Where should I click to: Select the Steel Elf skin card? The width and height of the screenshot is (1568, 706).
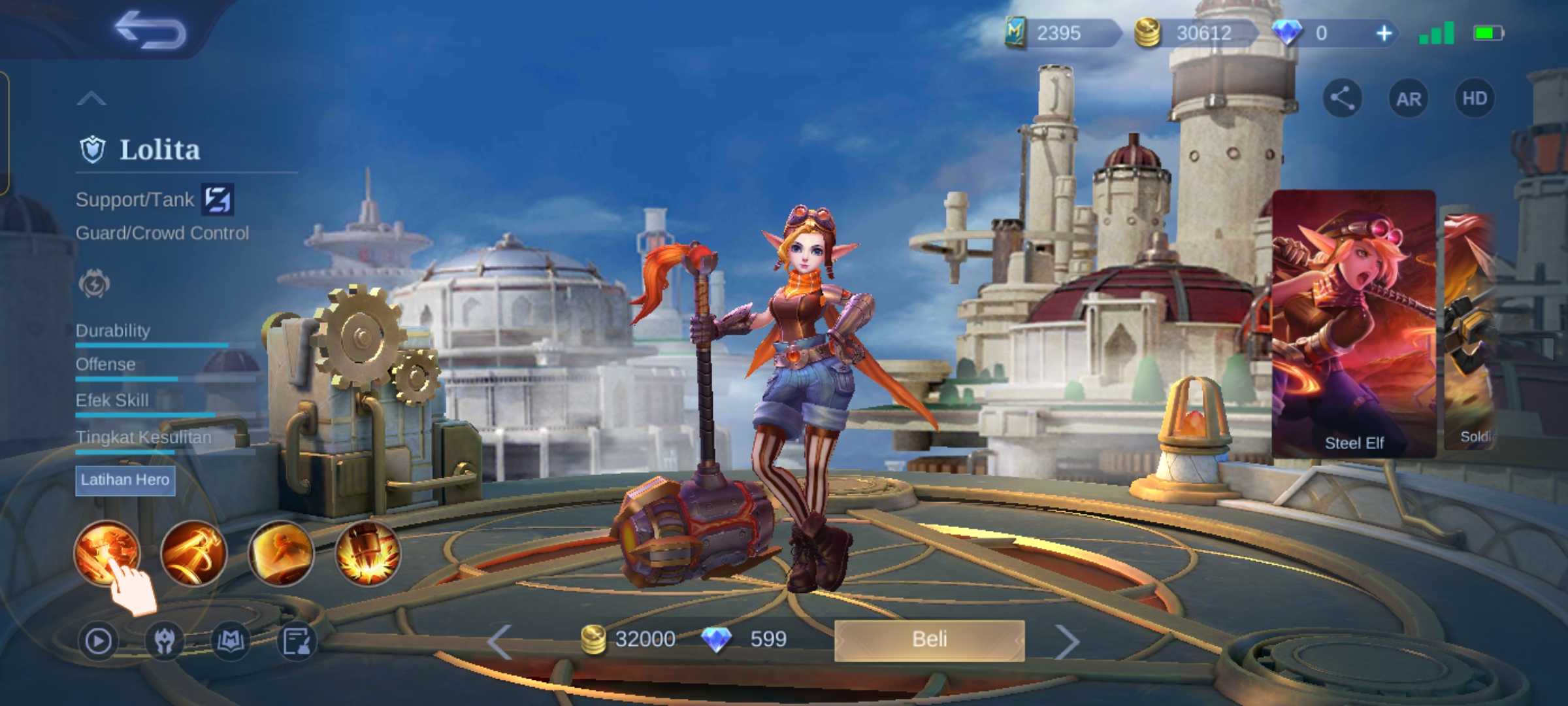tap(1354, 324)
